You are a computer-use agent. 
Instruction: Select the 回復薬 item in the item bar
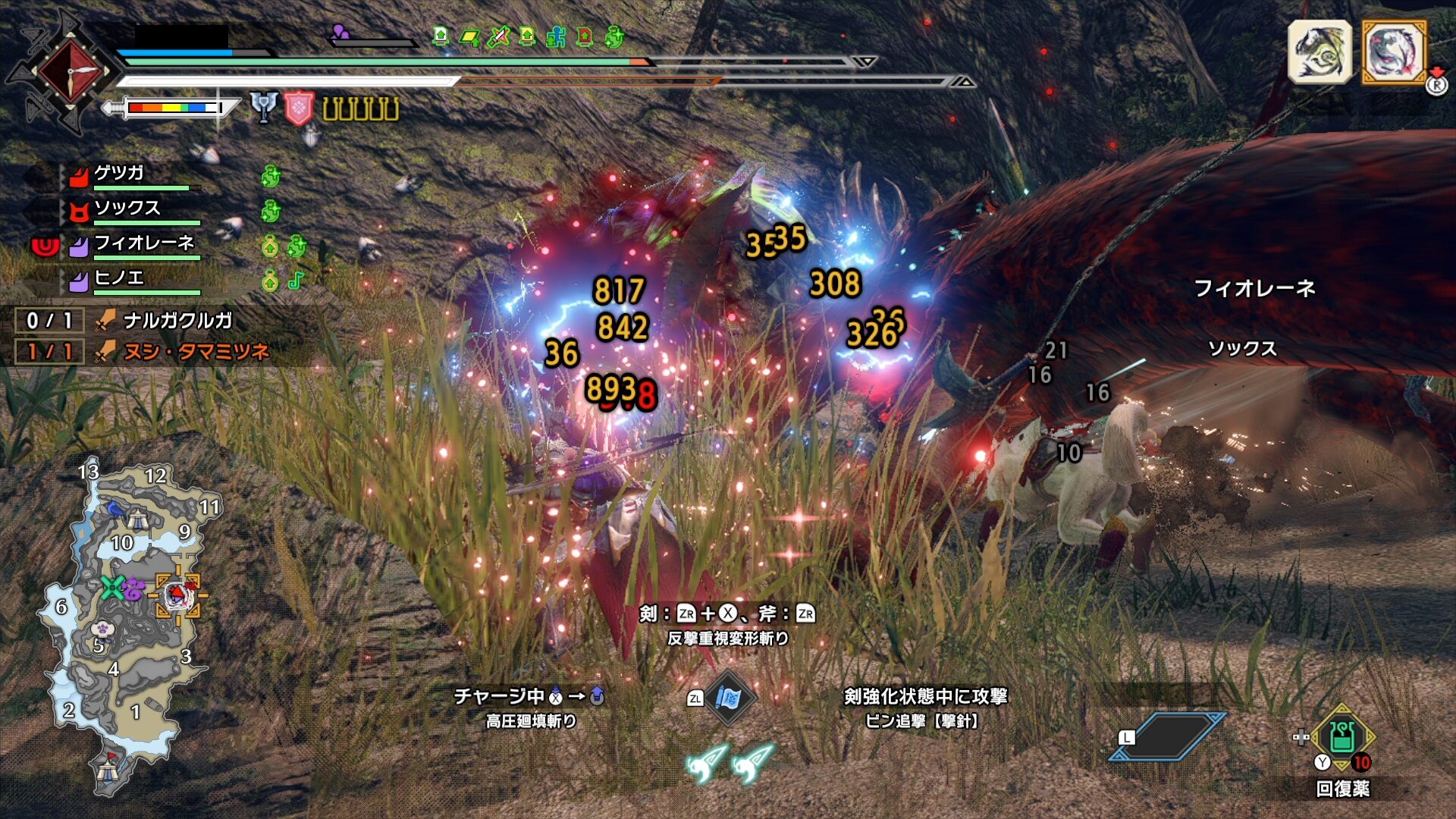[x=1341, y=739]
